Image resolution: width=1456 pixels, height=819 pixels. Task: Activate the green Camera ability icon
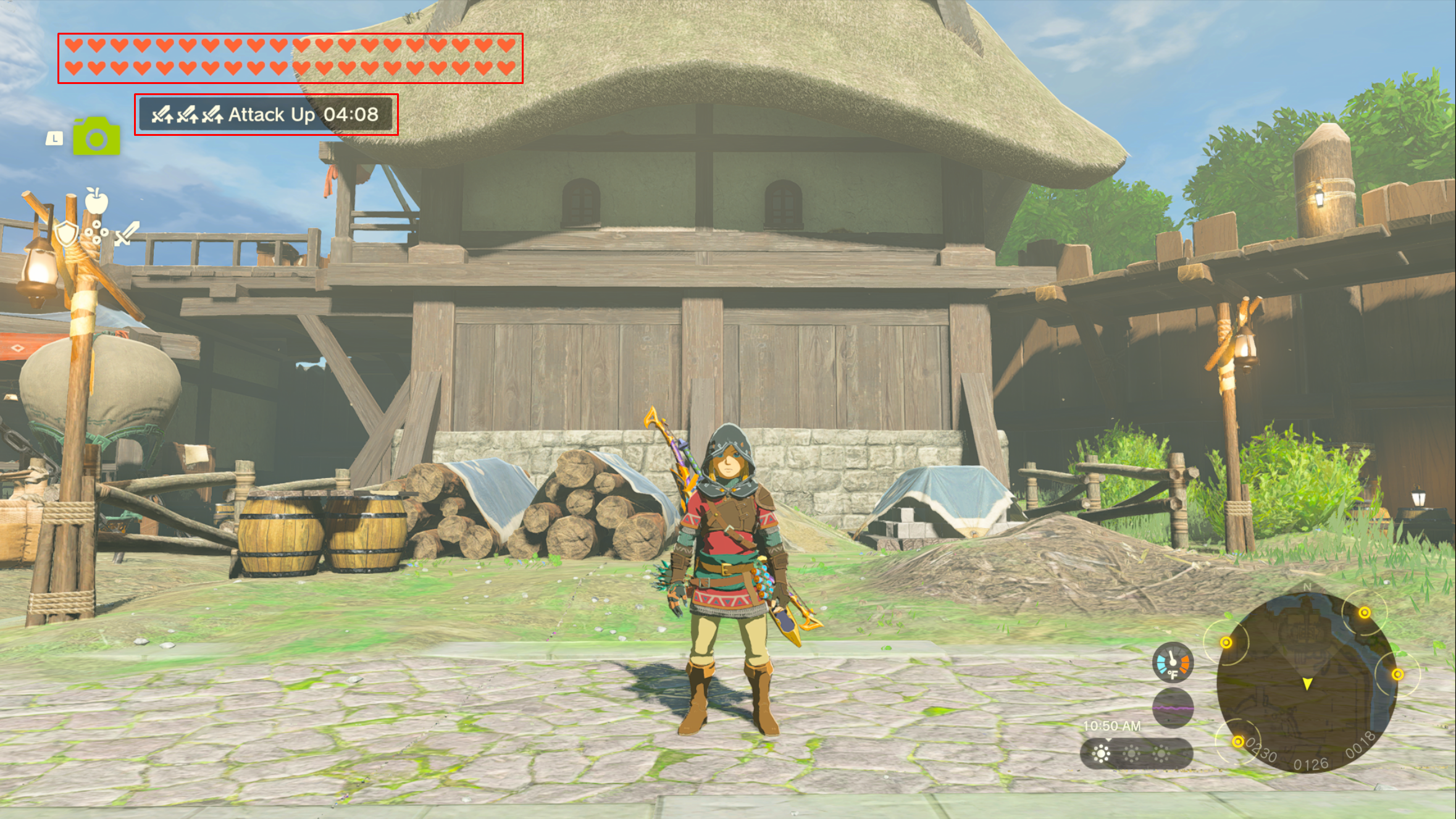pos(96,136)
